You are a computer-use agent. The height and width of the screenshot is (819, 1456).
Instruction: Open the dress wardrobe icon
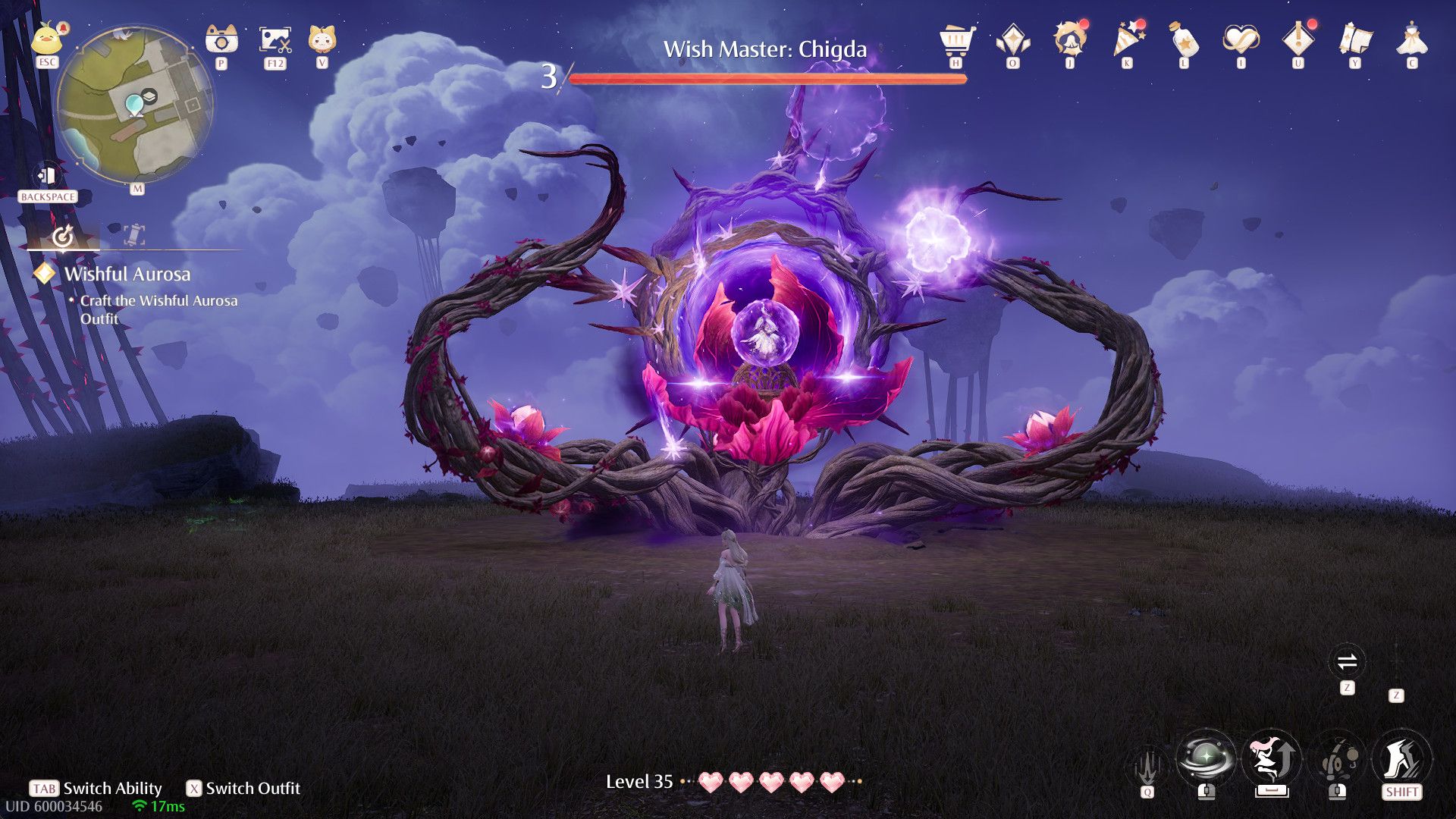1411,39
